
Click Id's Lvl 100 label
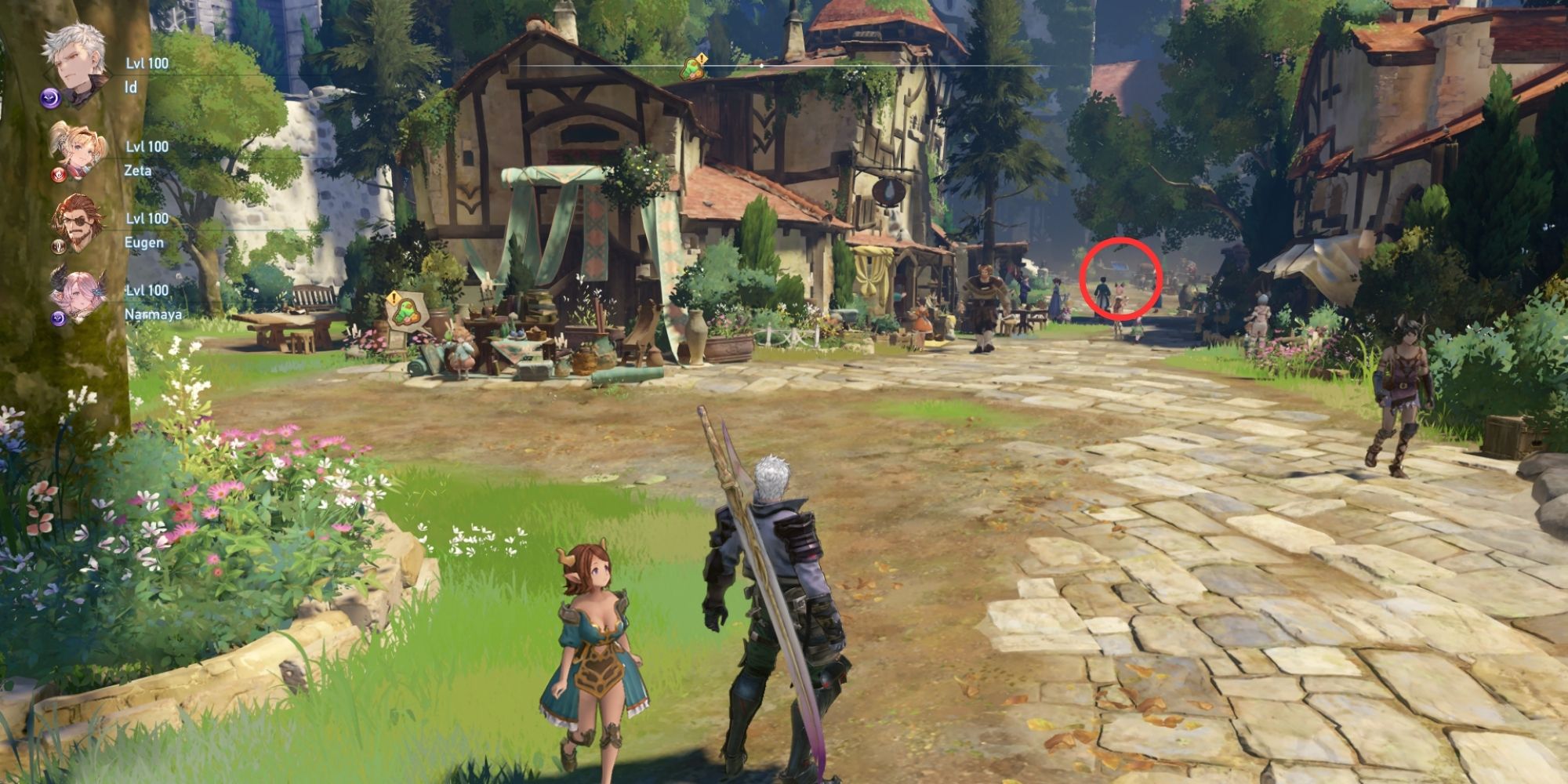[147, 63]
